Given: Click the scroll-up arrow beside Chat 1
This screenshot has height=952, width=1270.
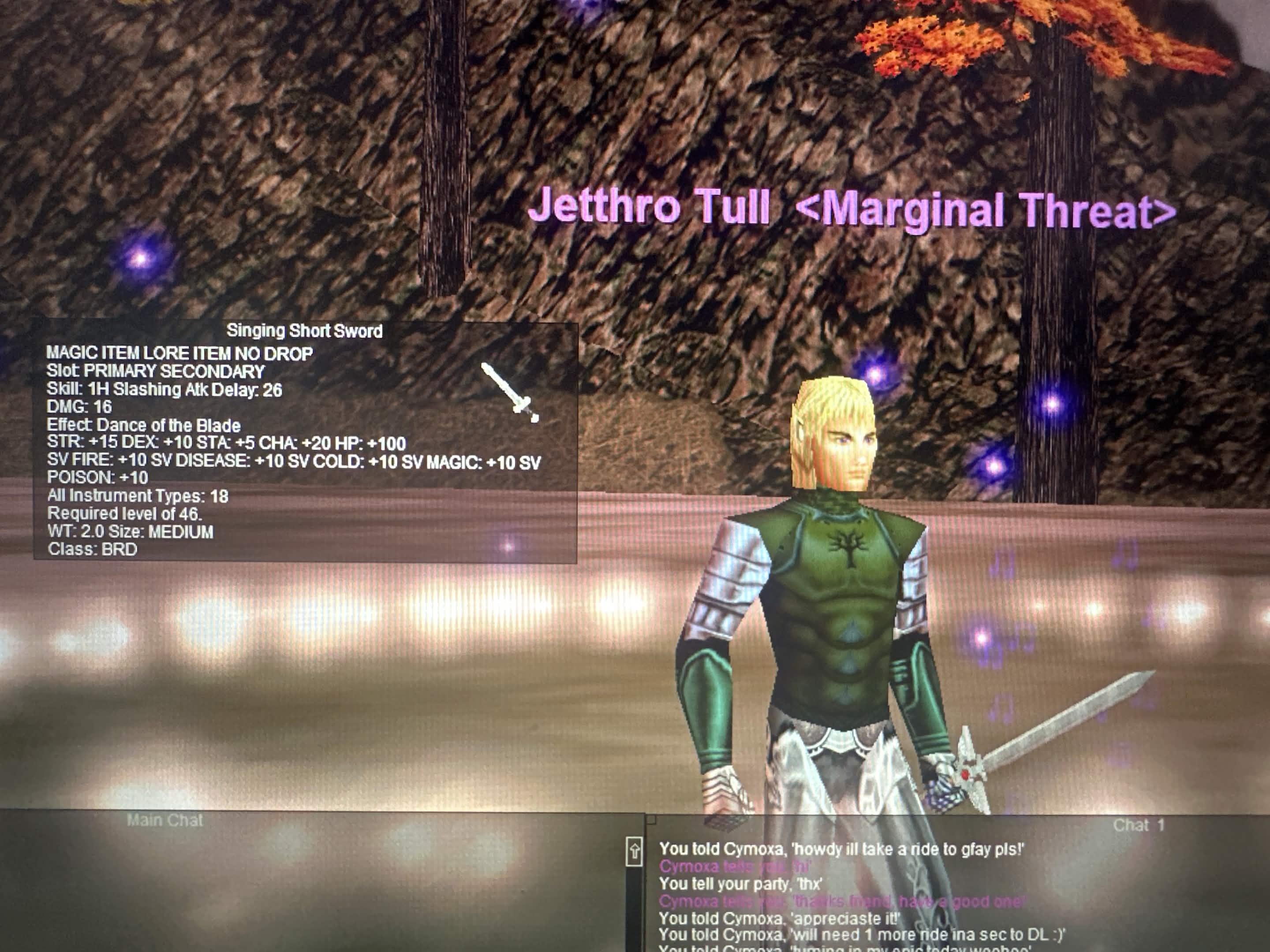Looking at the screenshot, I should [x=634, y=851].
